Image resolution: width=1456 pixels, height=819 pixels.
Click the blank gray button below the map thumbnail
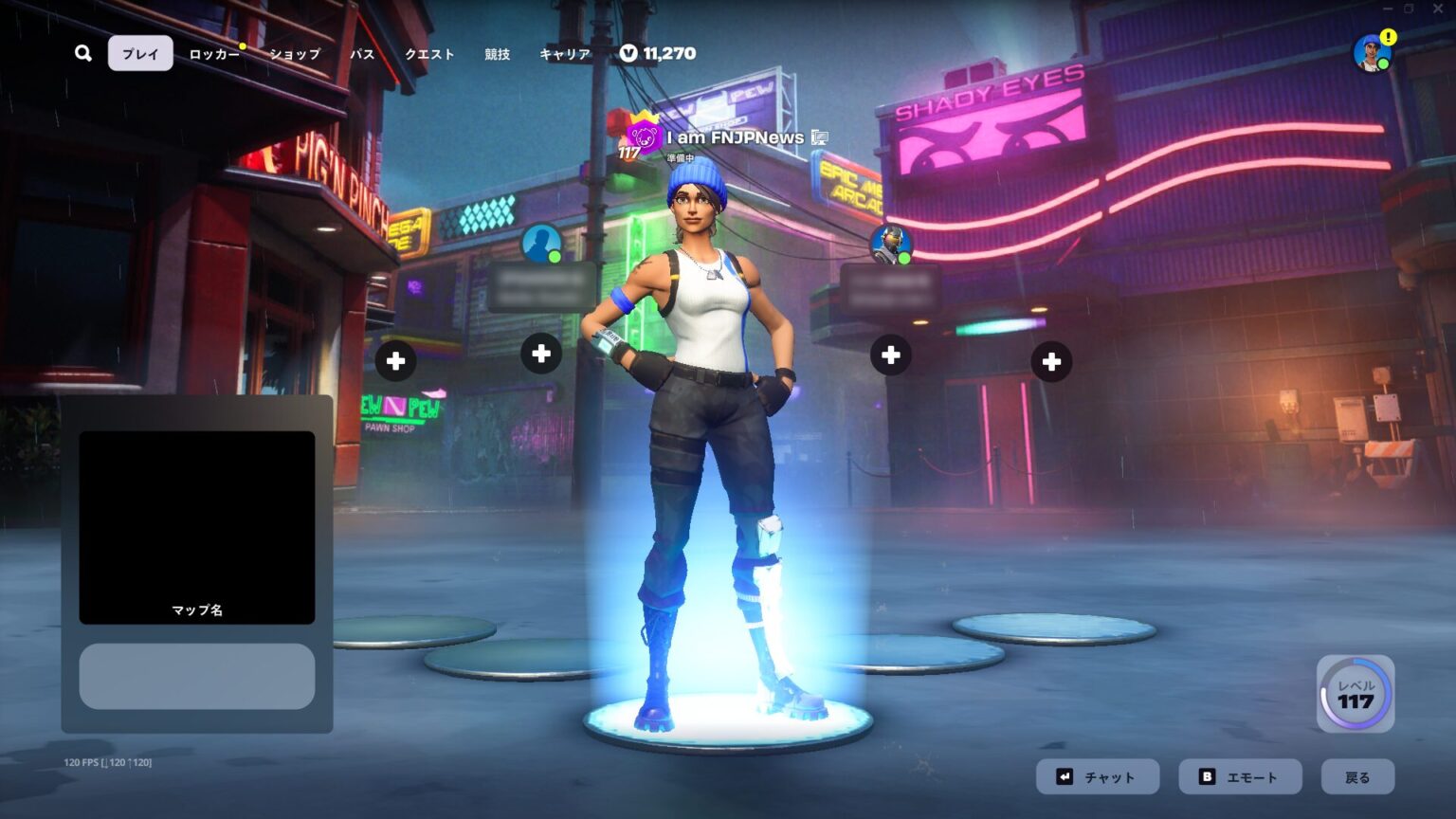(197, 676)
